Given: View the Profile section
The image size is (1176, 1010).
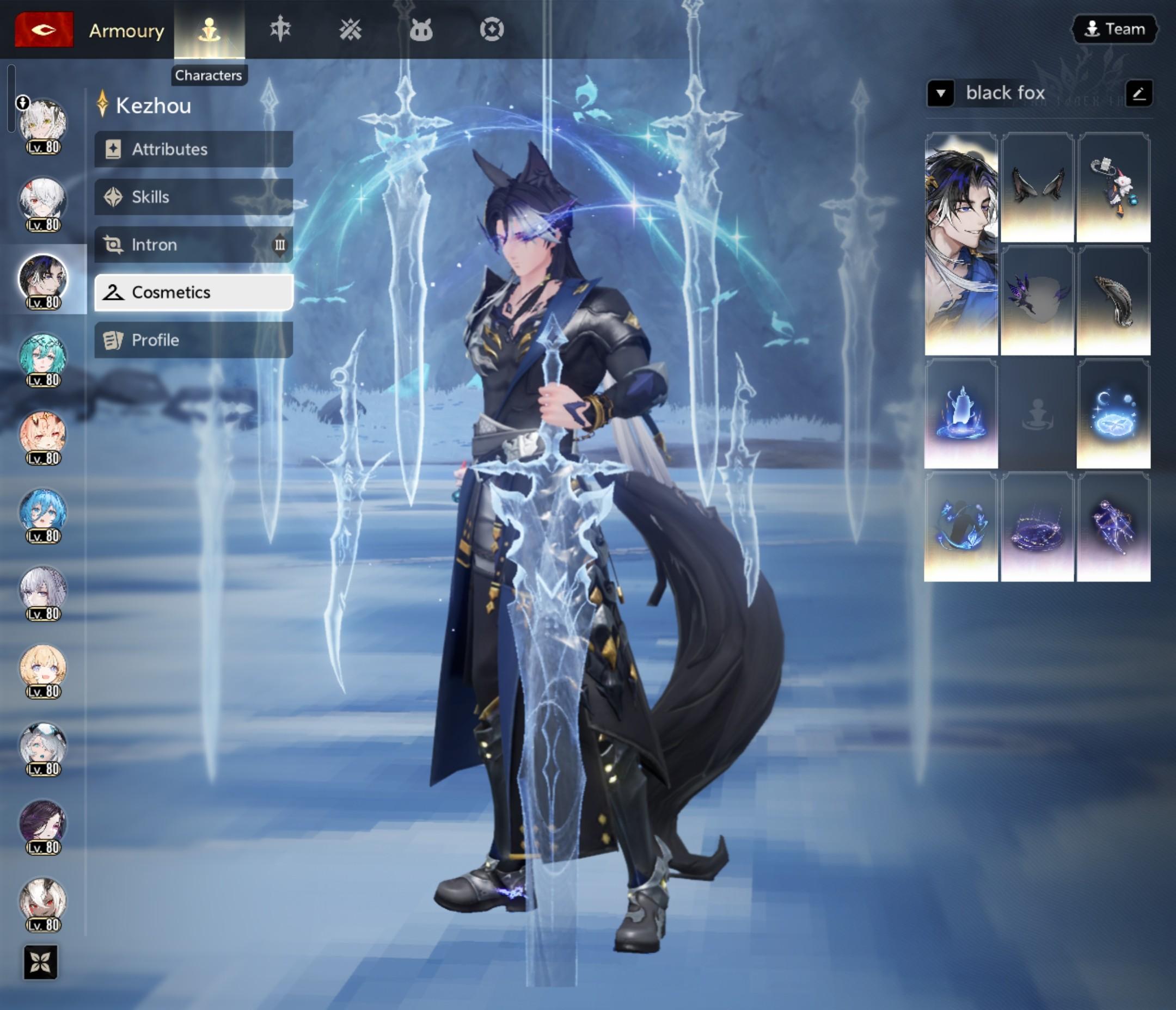Looking at the screenshot, I should click(193, 340).
